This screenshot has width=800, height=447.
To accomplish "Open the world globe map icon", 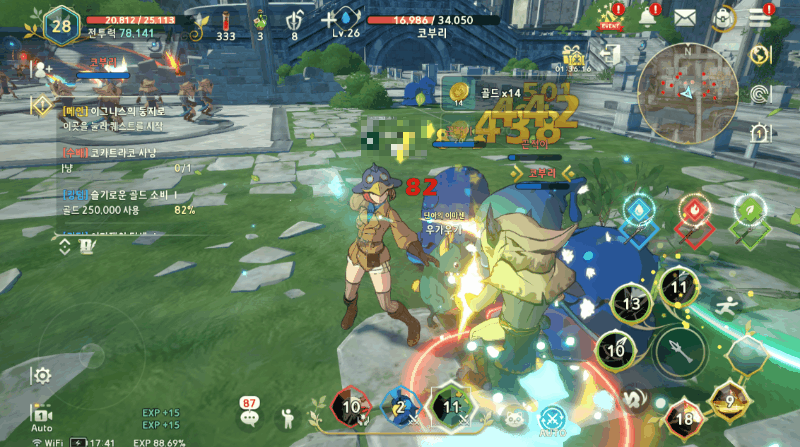I will [x=762, y=55].
